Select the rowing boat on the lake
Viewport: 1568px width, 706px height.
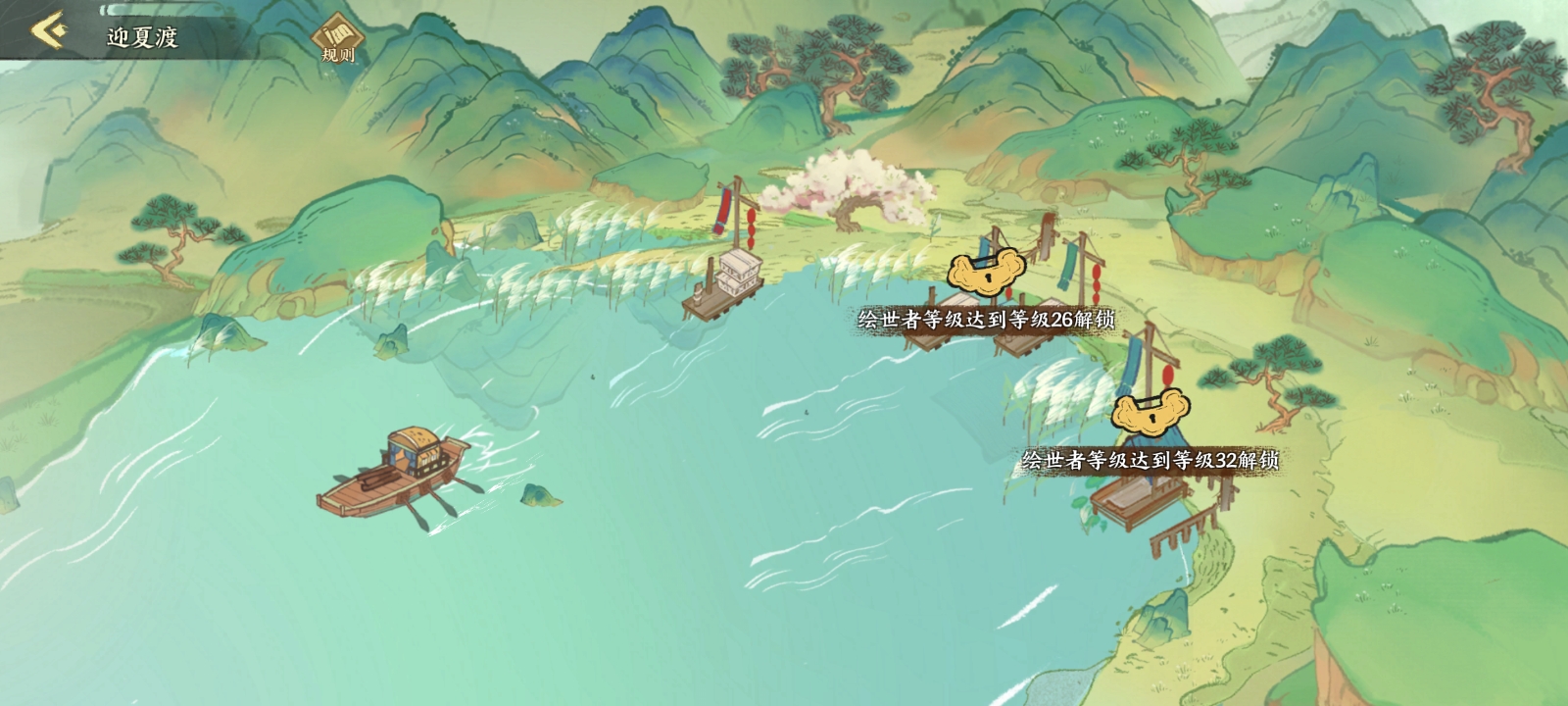coord(412,471)
